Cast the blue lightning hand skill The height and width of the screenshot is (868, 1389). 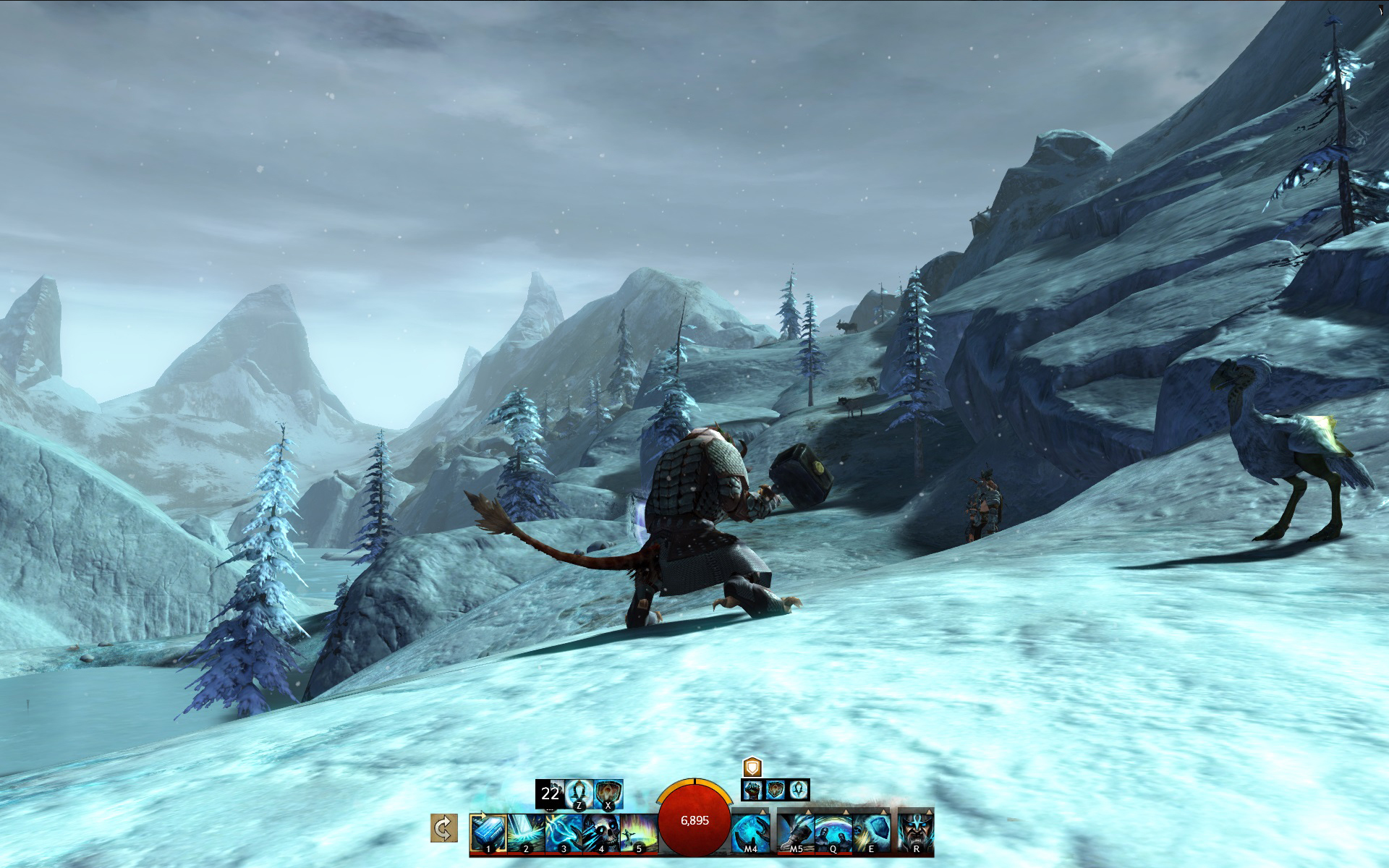click(x=562, y=833)
